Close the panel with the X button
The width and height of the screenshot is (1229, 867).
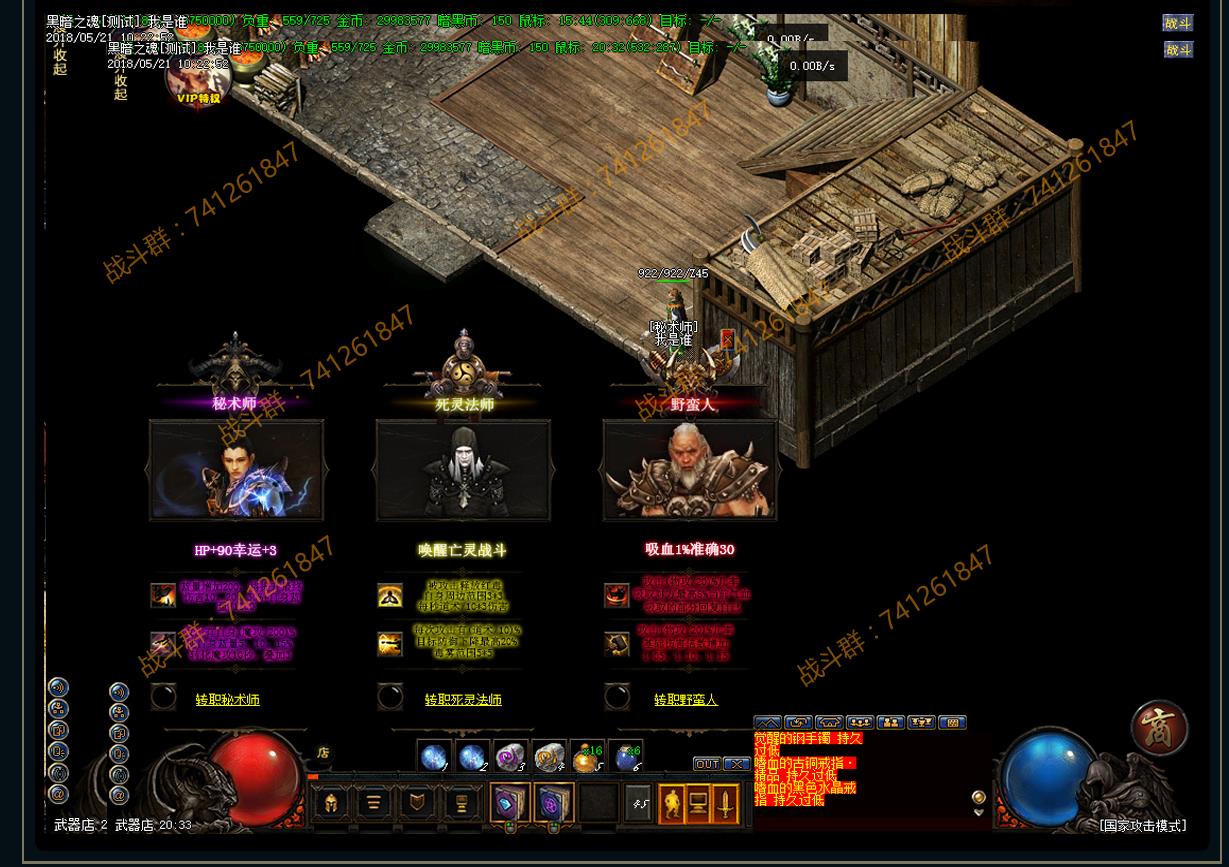737,764
